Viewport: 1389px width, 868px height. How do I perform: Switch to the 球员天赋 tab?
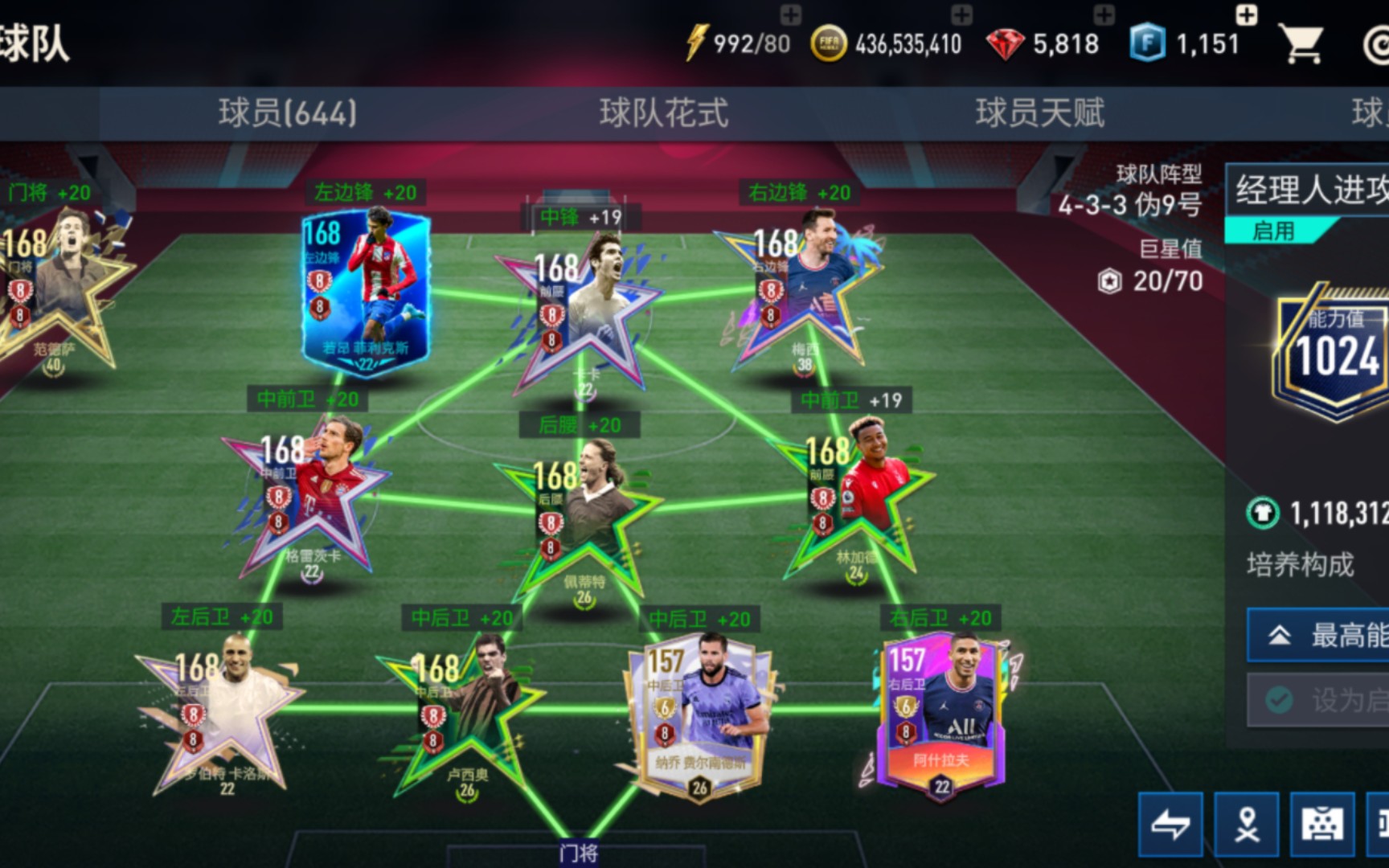coord(1039,113)
